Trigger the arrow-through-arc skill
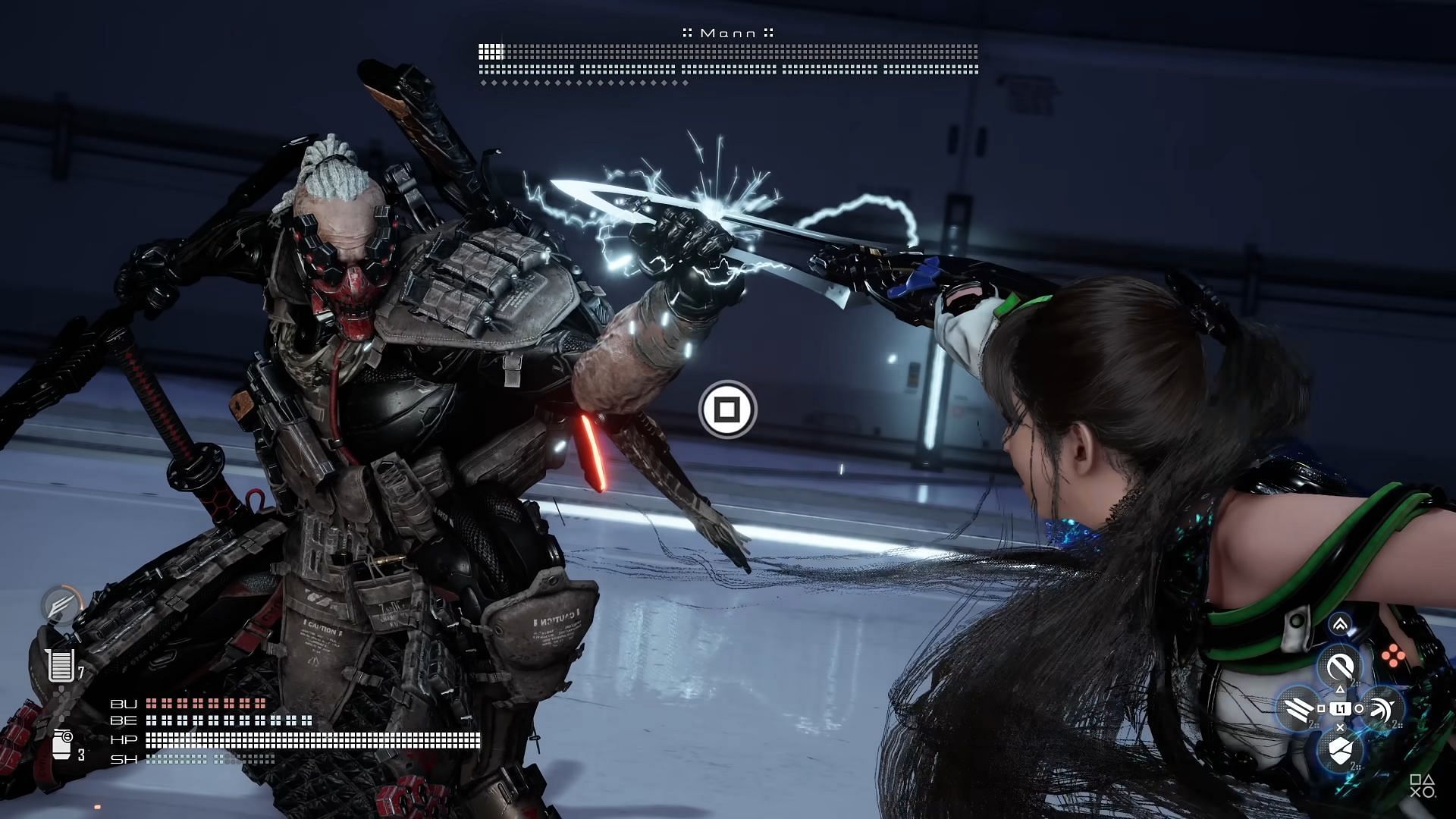The width and height of the screenshot is (1456, 819). coord(1382,709)
